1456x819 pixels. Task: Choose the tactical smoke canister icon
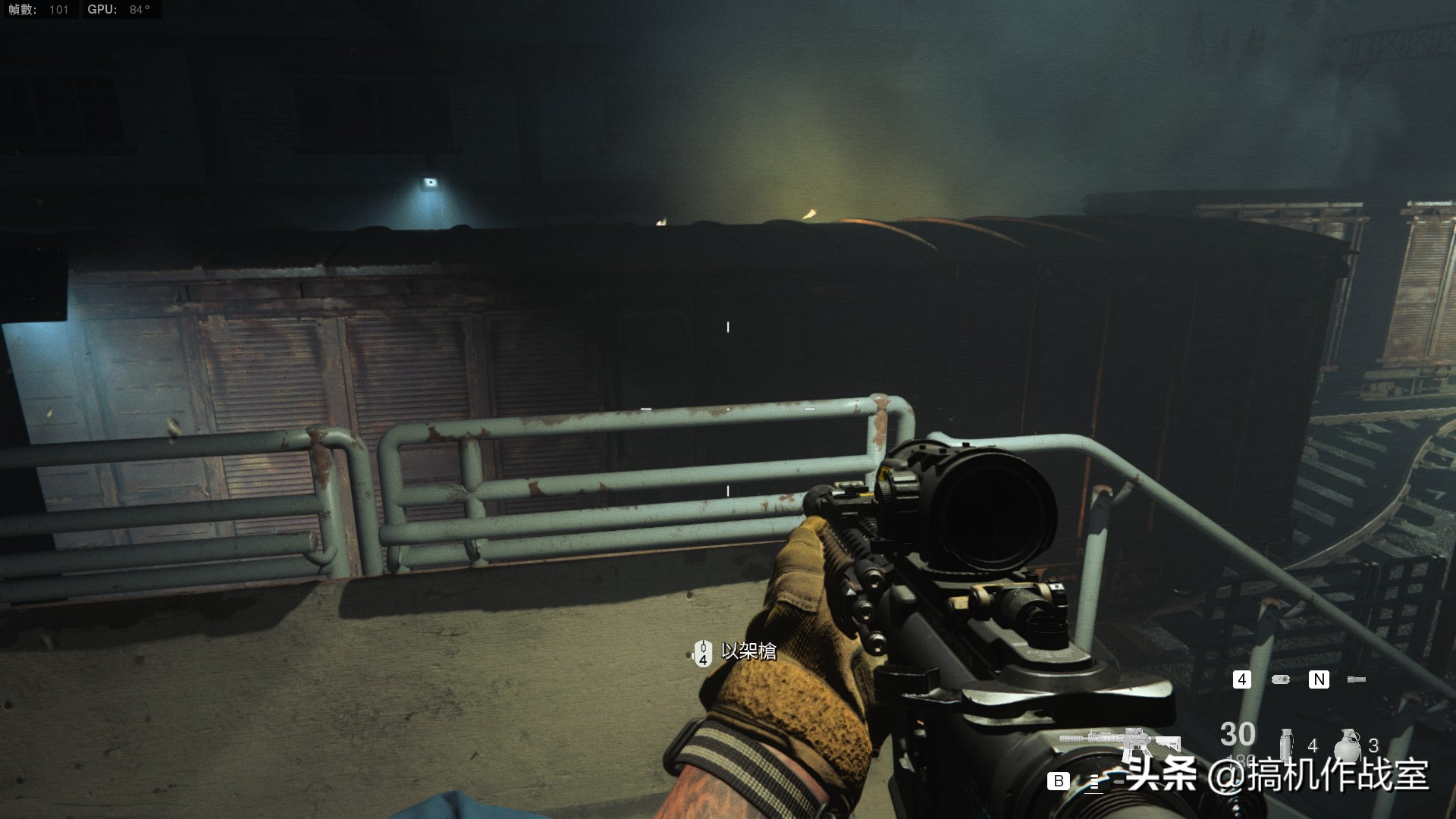point(1286,743)
